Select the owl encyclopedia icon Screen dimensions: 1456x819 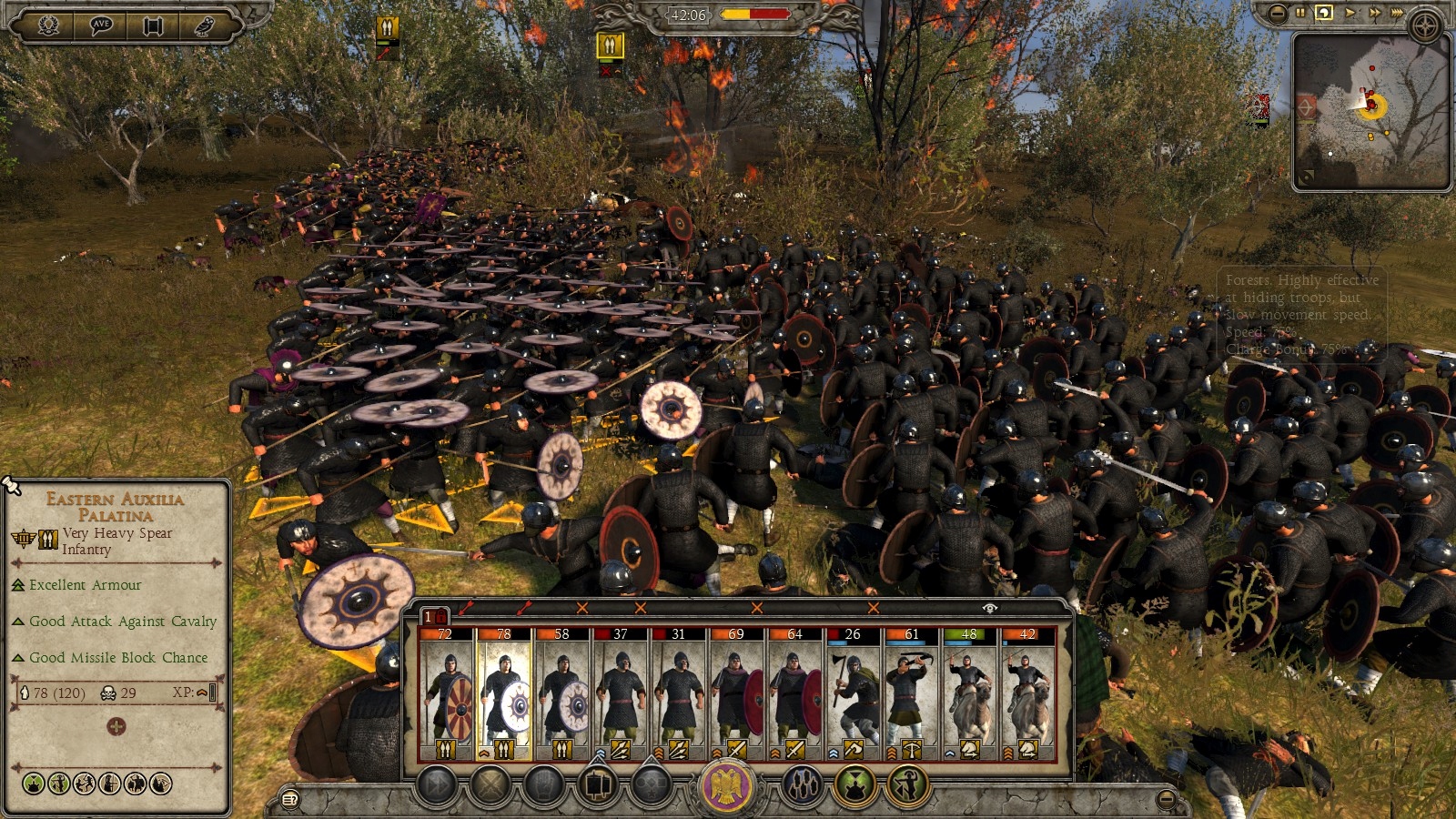click(206, 26)
